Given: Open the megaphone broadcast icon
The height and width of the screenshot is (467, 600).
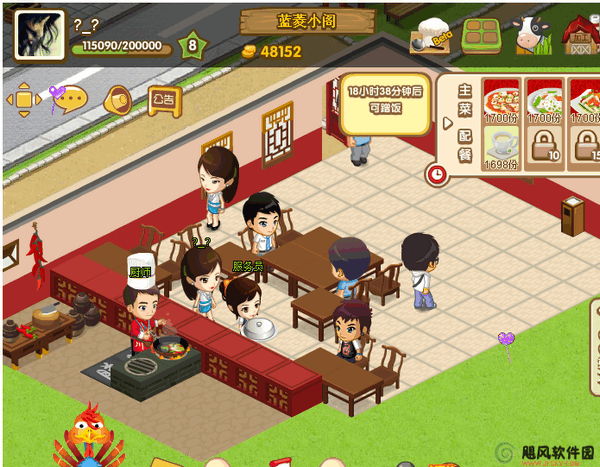Looking at the screenshot, I should [x=117, y=98].
